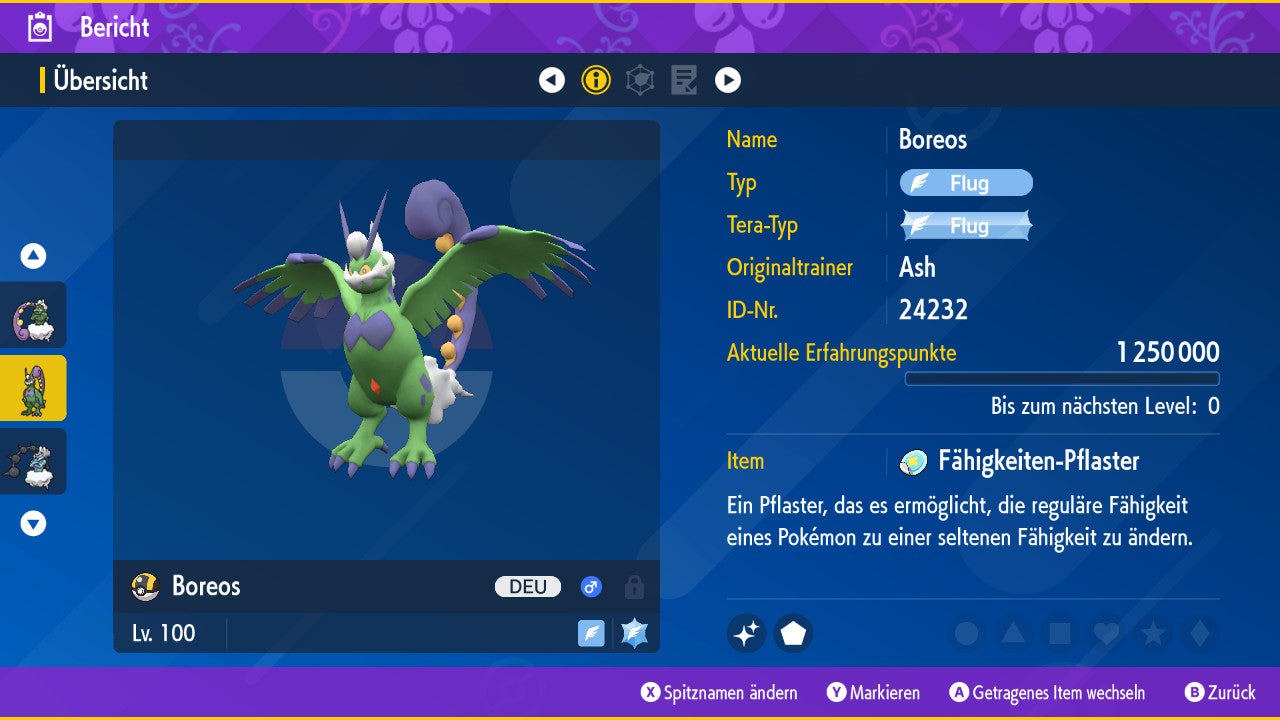
Task: Click the Fähigkeiten-Pflaster held item
Action: tap(1037, 461)
